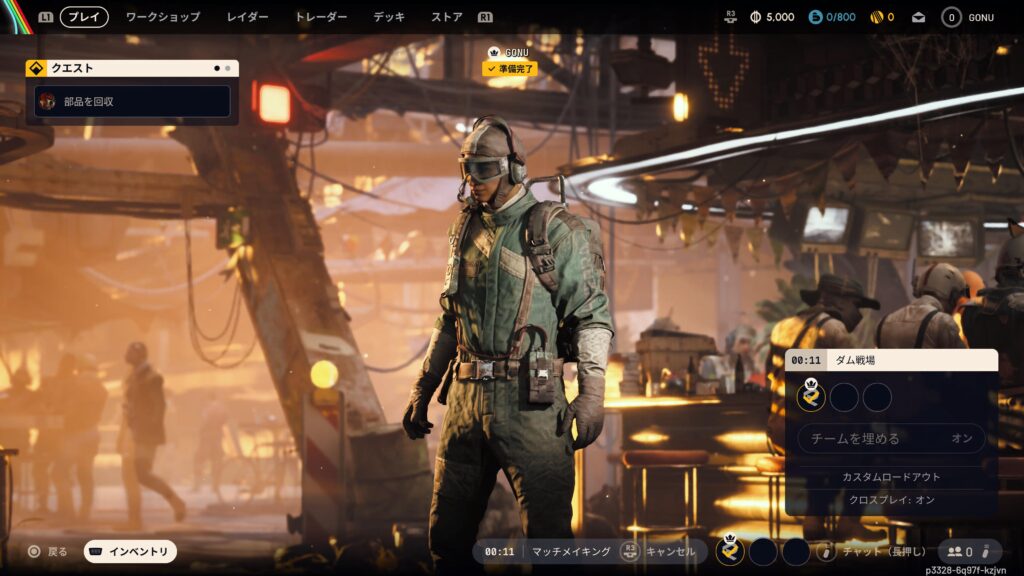
Task: Toggle the クロスプレイ setting
Action: tap(890, 499)
